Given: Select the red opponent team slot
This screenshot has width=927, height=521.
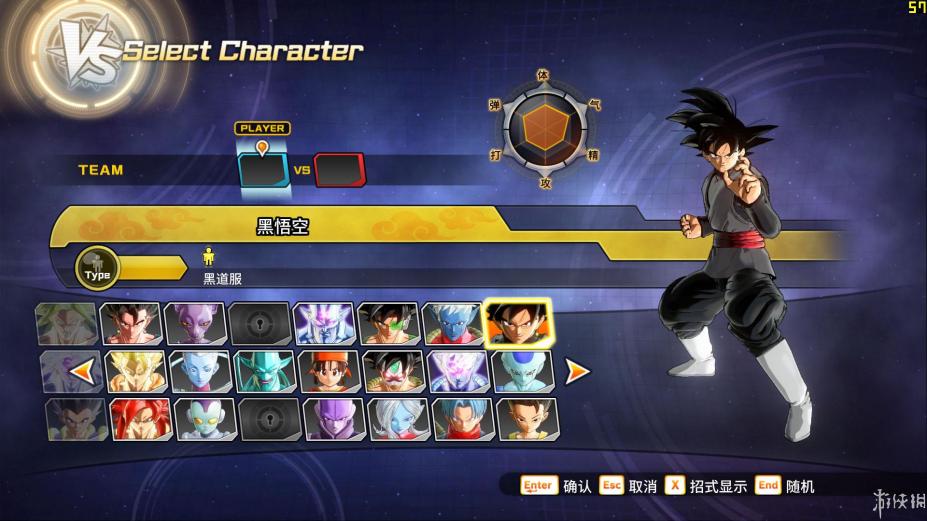Looking at the screenshot, I should click(340, 170).
